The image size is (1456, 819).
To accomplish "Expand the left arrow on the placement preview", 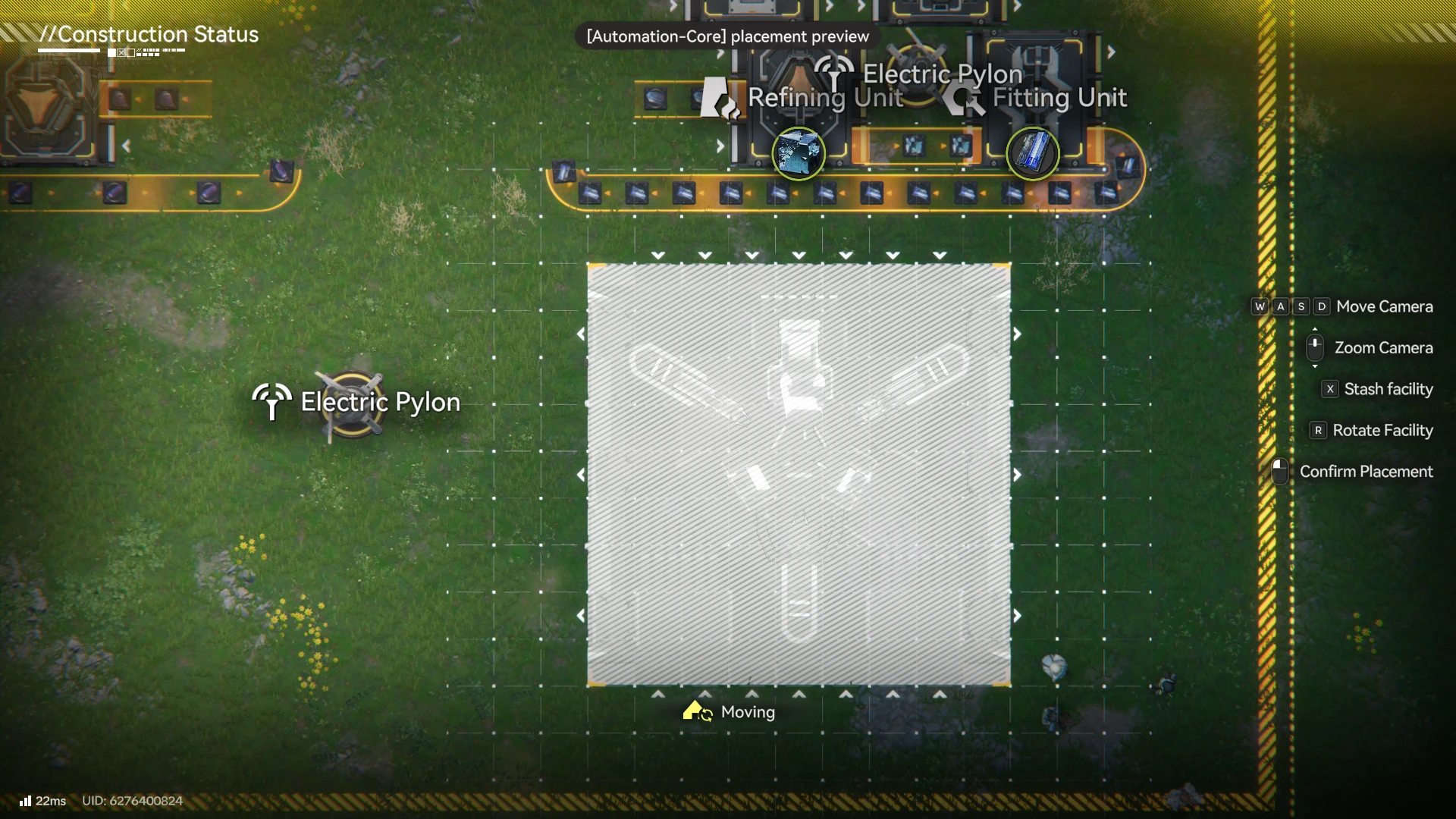I will (581, 475).
